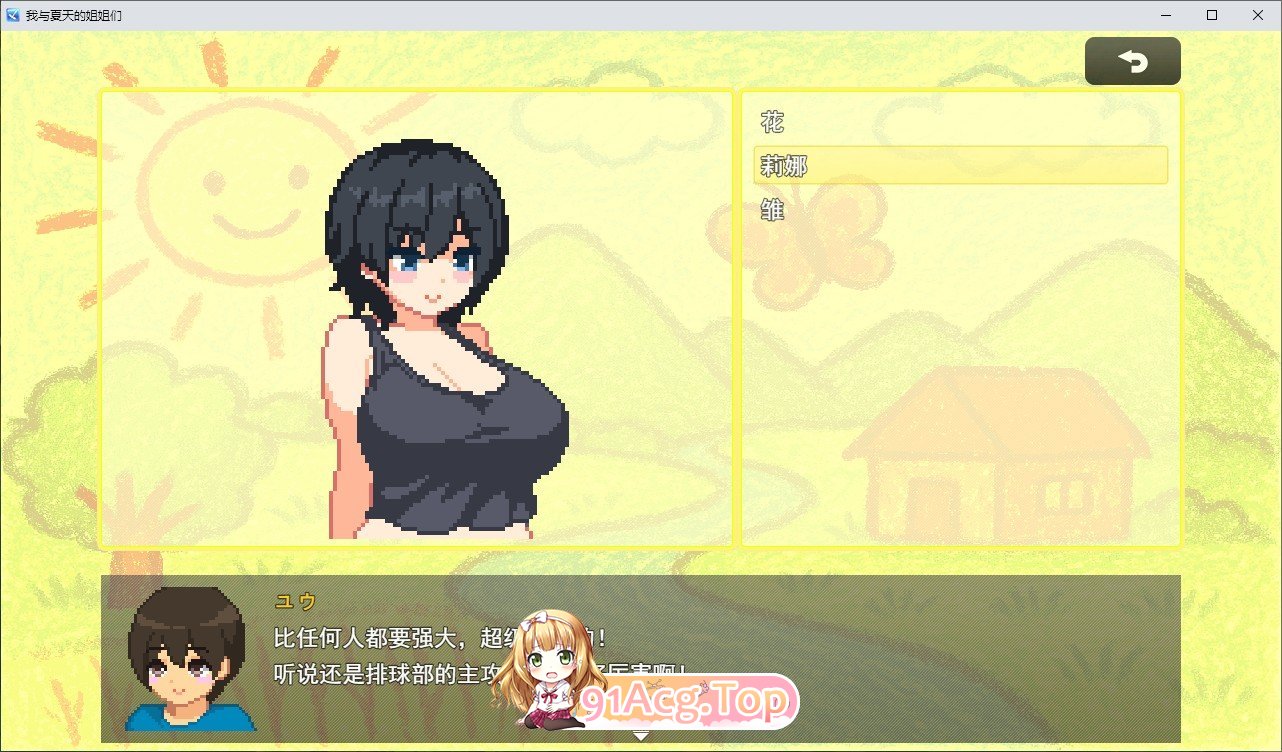Click ユウ's portrait in the dialogue box
The width and height of the screenshot is (1282, 752).
190,660
